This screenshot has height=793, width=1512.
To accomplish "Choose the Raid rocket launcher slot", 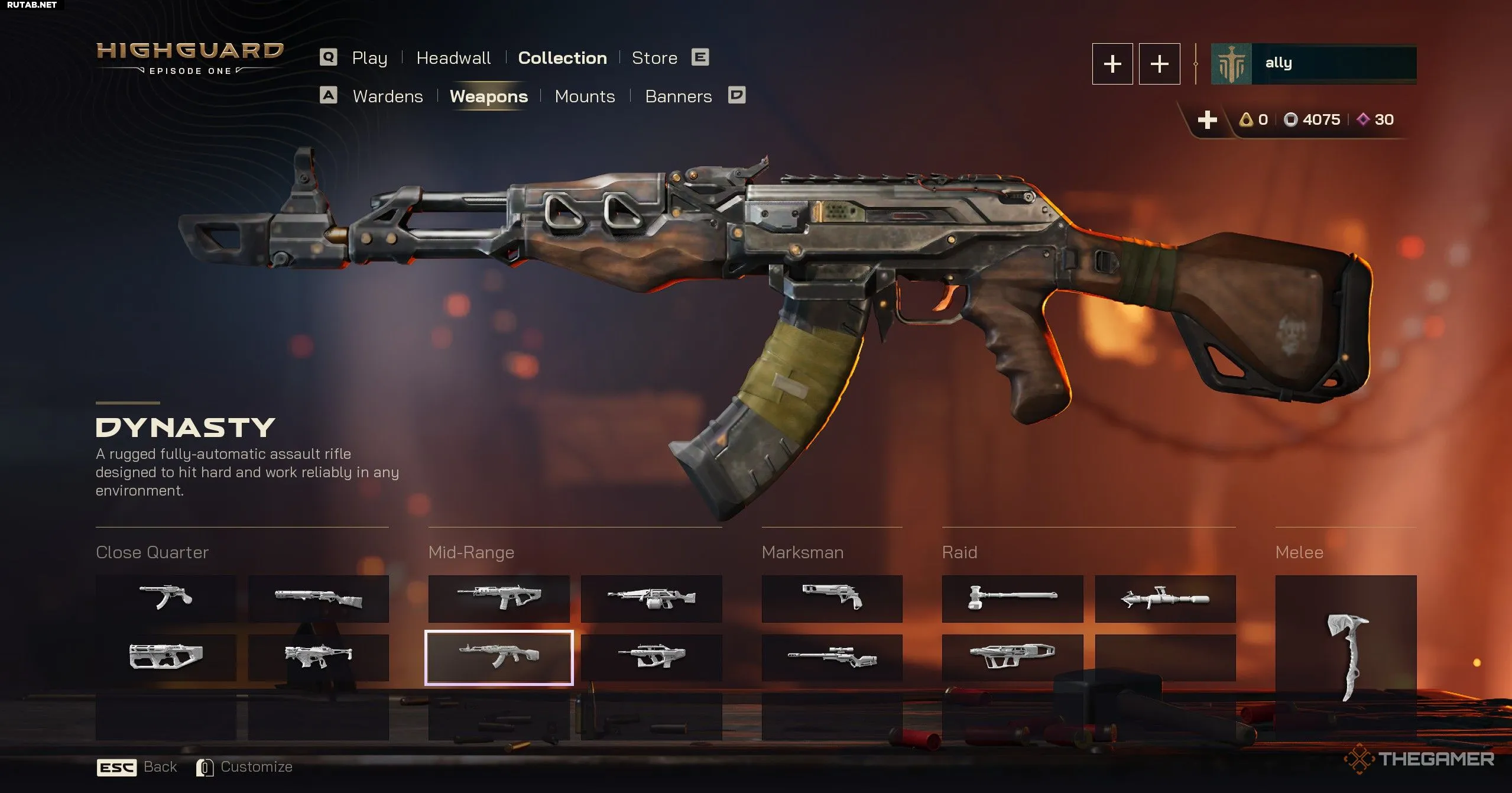I will coord(1165,598).
